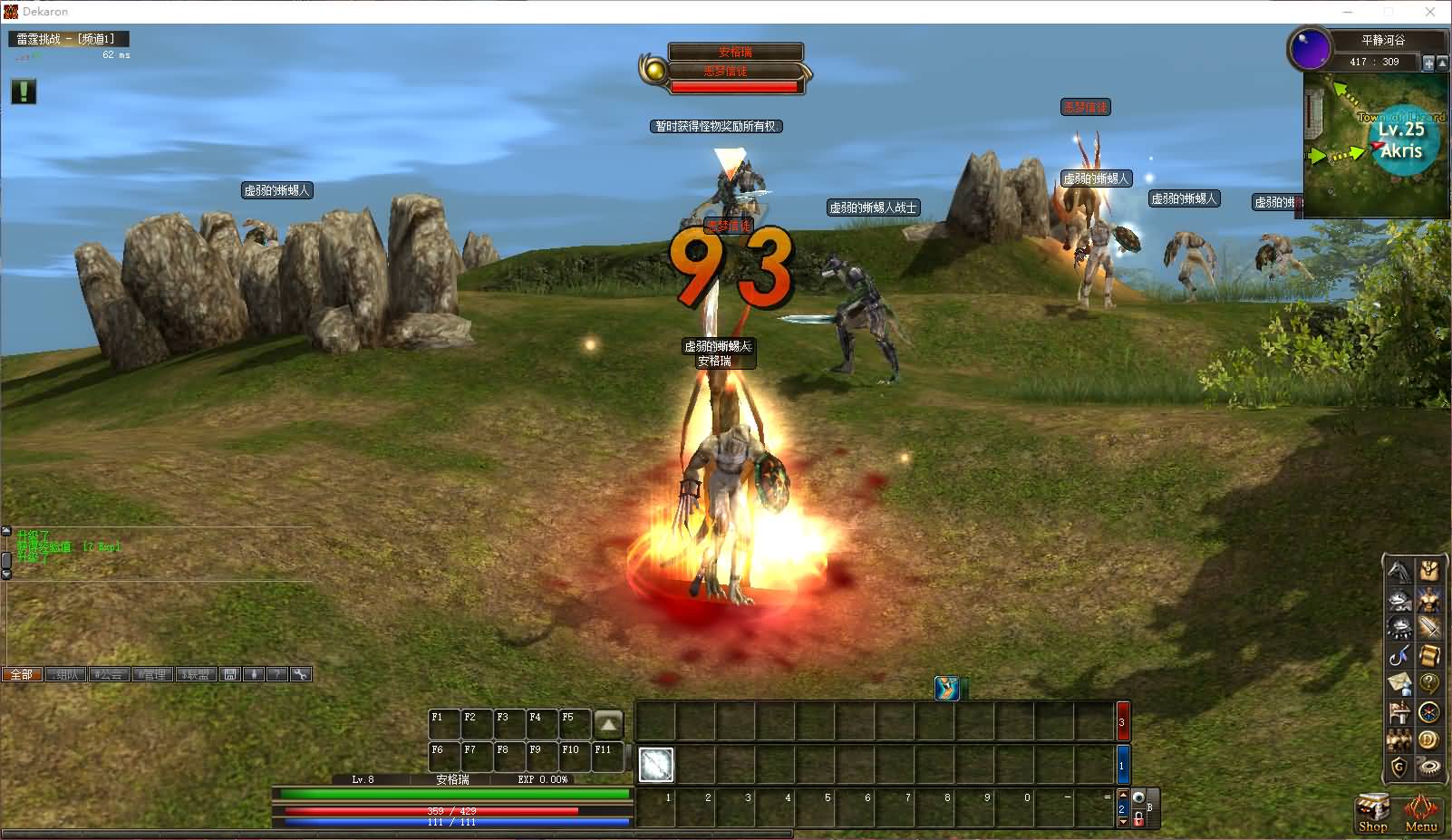Open the G shield guild icon
Image resolution: width=1452 pixels, height=840 pixels.
[x=1399, y=768]
